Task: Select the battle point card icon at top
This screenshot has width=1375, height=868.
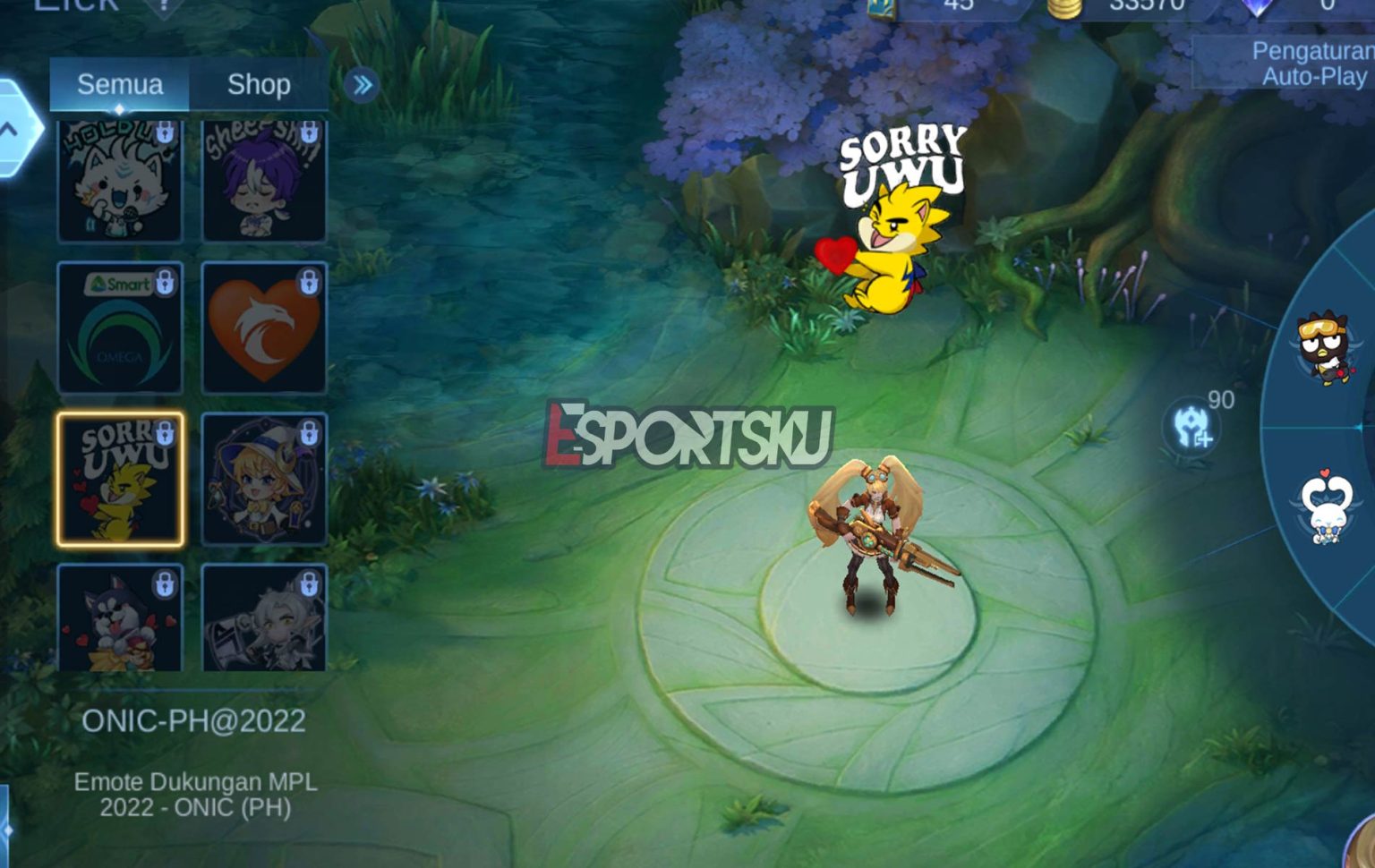Action: pos(882,9)
